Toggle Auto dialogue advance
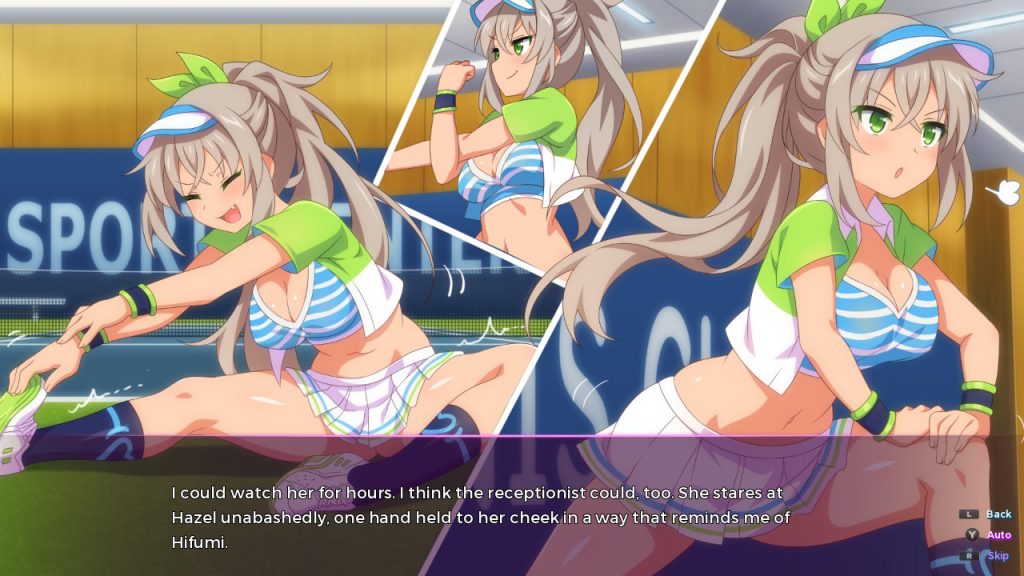Viewport: 1024px width, 576px height. pos(998,535)
